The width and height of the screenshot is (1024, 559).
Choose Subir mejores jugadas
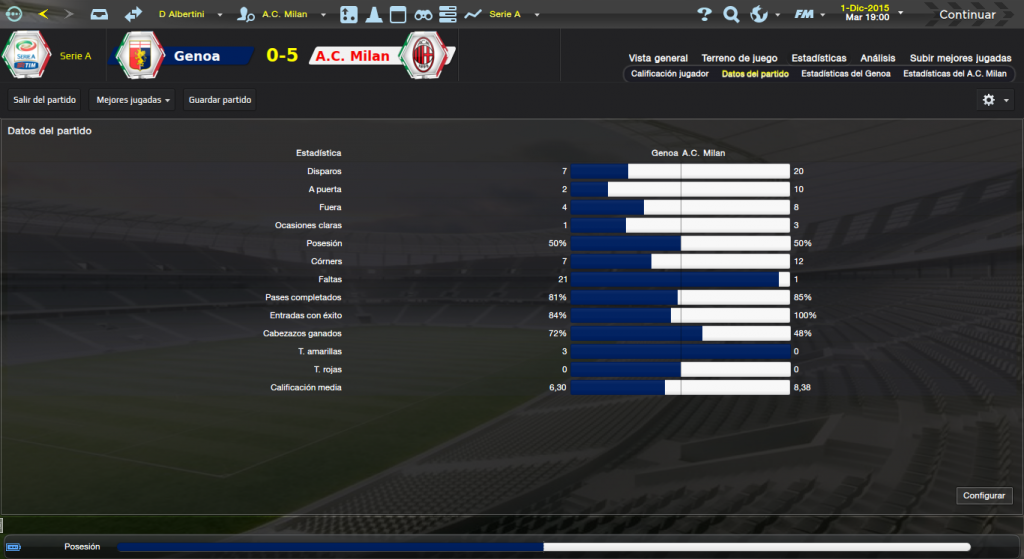tap(959, 58)
